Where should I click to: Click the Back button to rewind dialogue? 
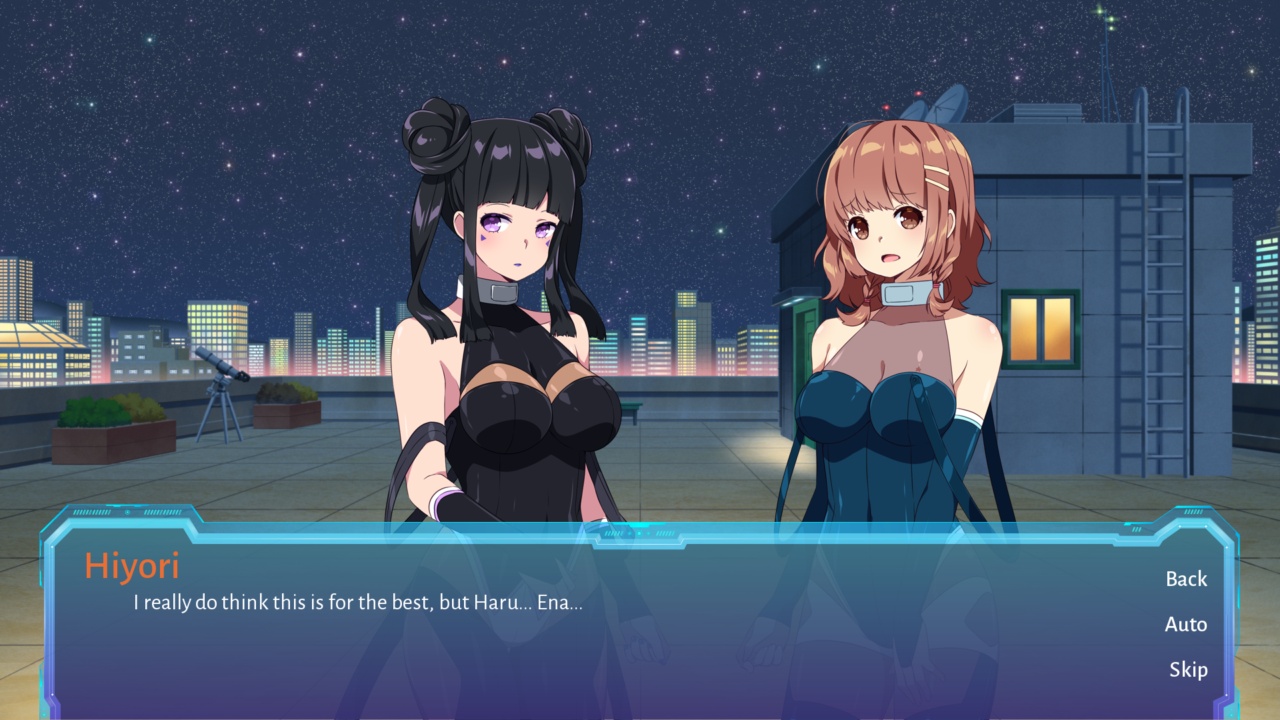[x=1186, y=579]
